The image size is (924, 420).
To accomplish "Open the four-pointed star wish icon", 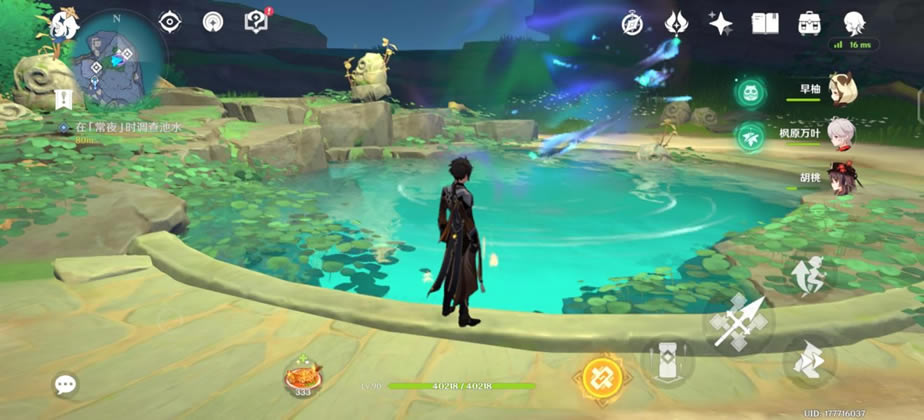I will (721, 23).
